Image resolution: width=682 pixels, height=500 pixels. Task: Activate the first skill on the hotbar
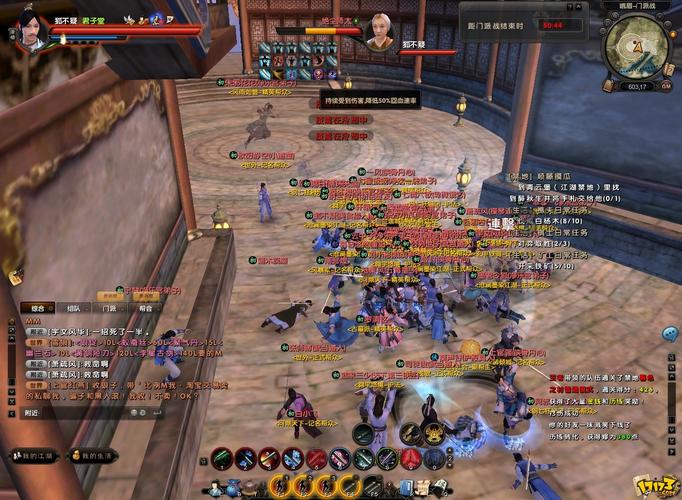coord(223,459)
